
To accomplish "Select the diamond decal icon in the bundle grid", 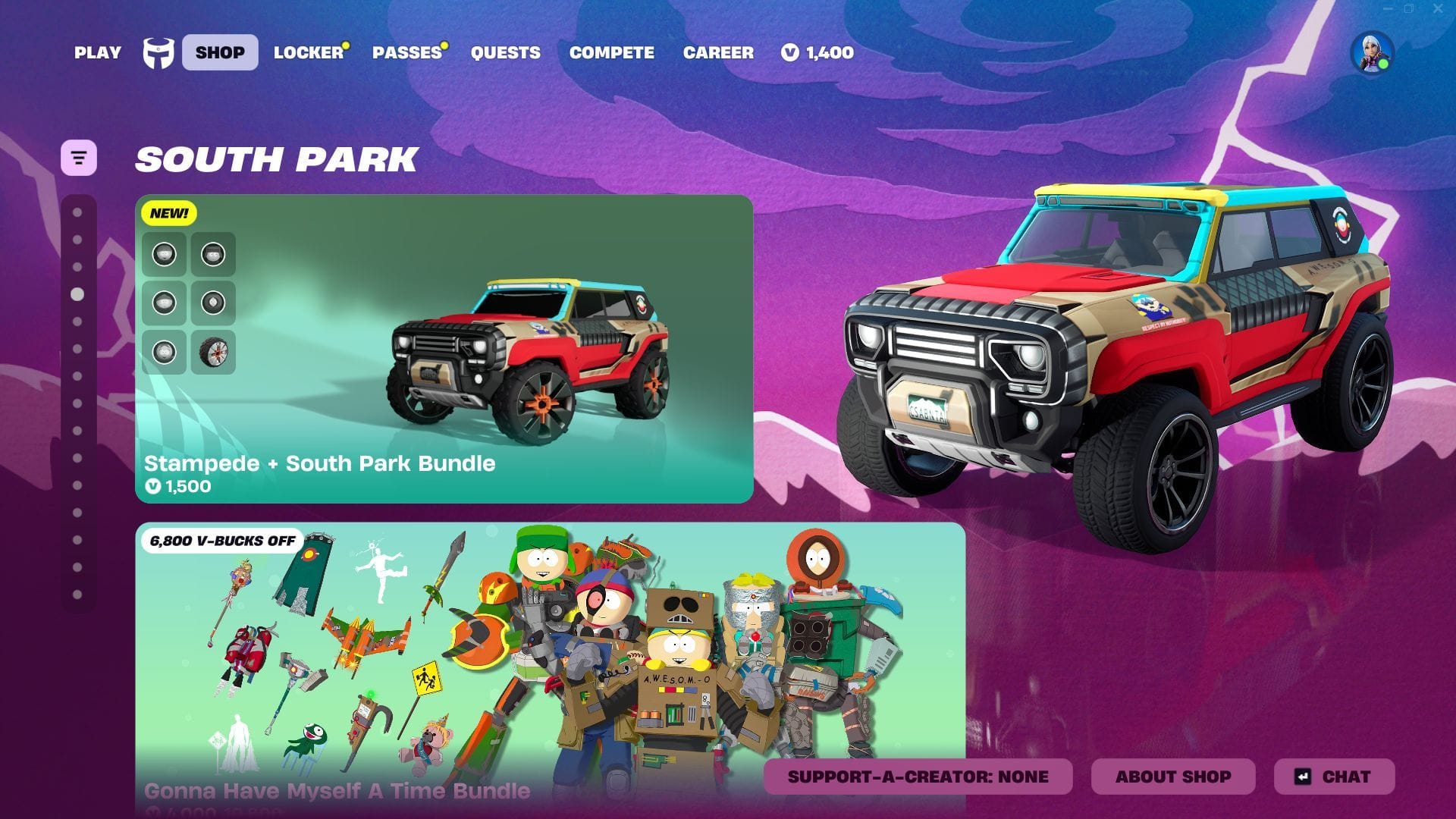I will (213, 303).
